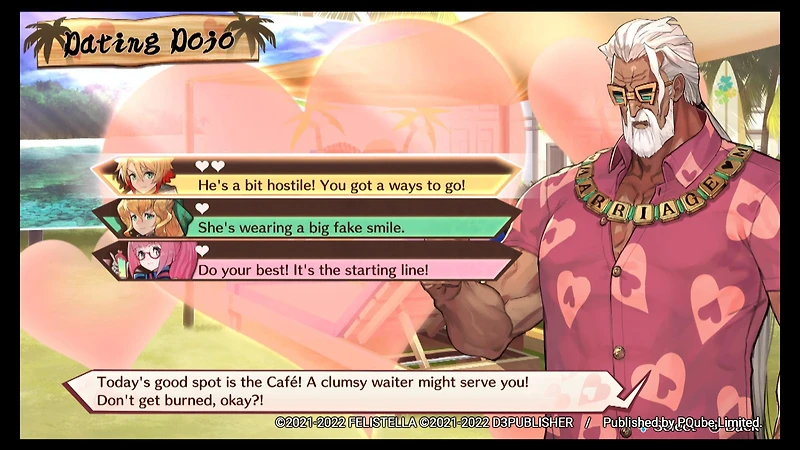800x450 pixels.
Task: Select the blonde girl's hostile compatibility row
Action: click(x=330, y=185)
